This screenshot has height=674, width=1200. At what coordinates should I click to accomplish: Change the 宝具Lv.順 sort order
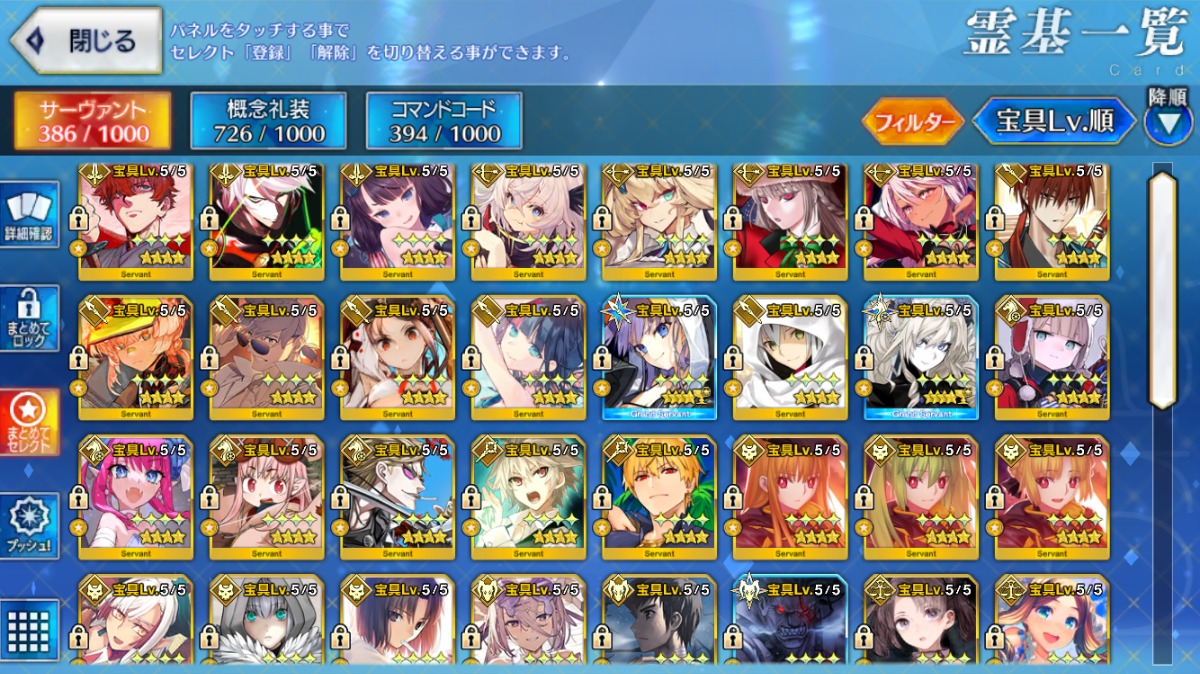point(1055,122)
